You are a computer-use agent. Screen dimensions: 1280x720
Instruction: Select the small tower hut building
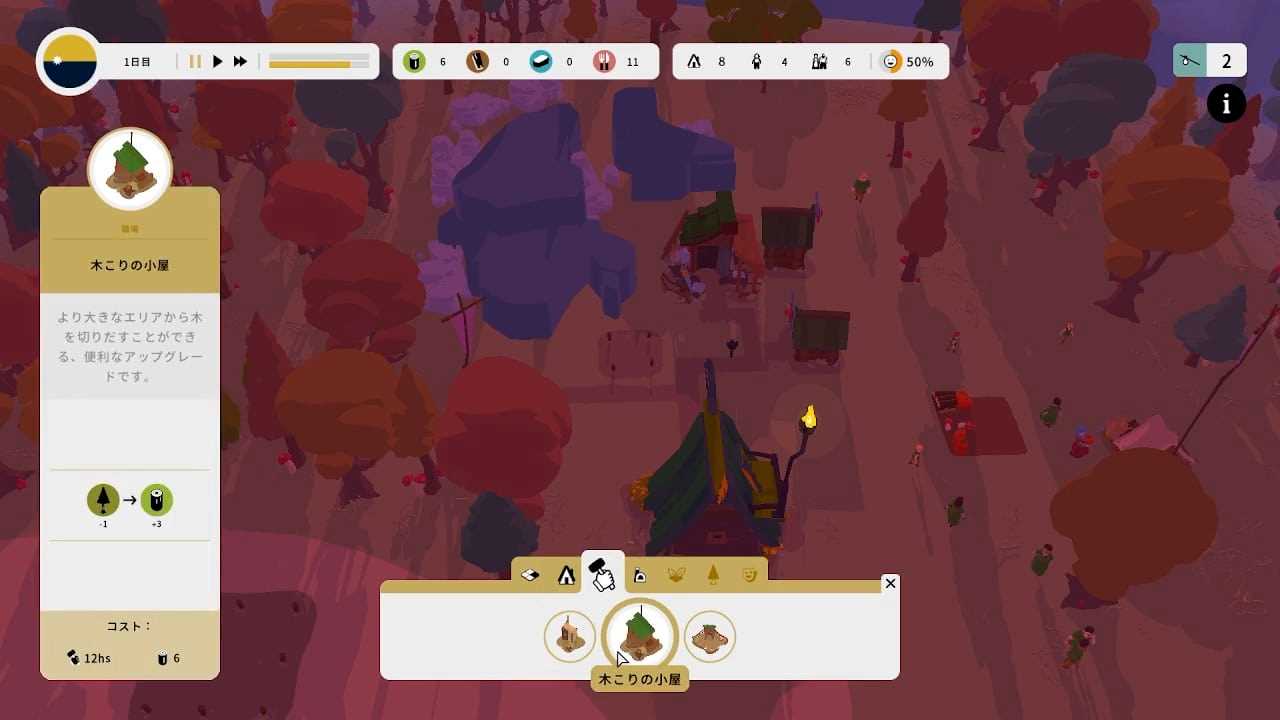(x=570, y=636)
